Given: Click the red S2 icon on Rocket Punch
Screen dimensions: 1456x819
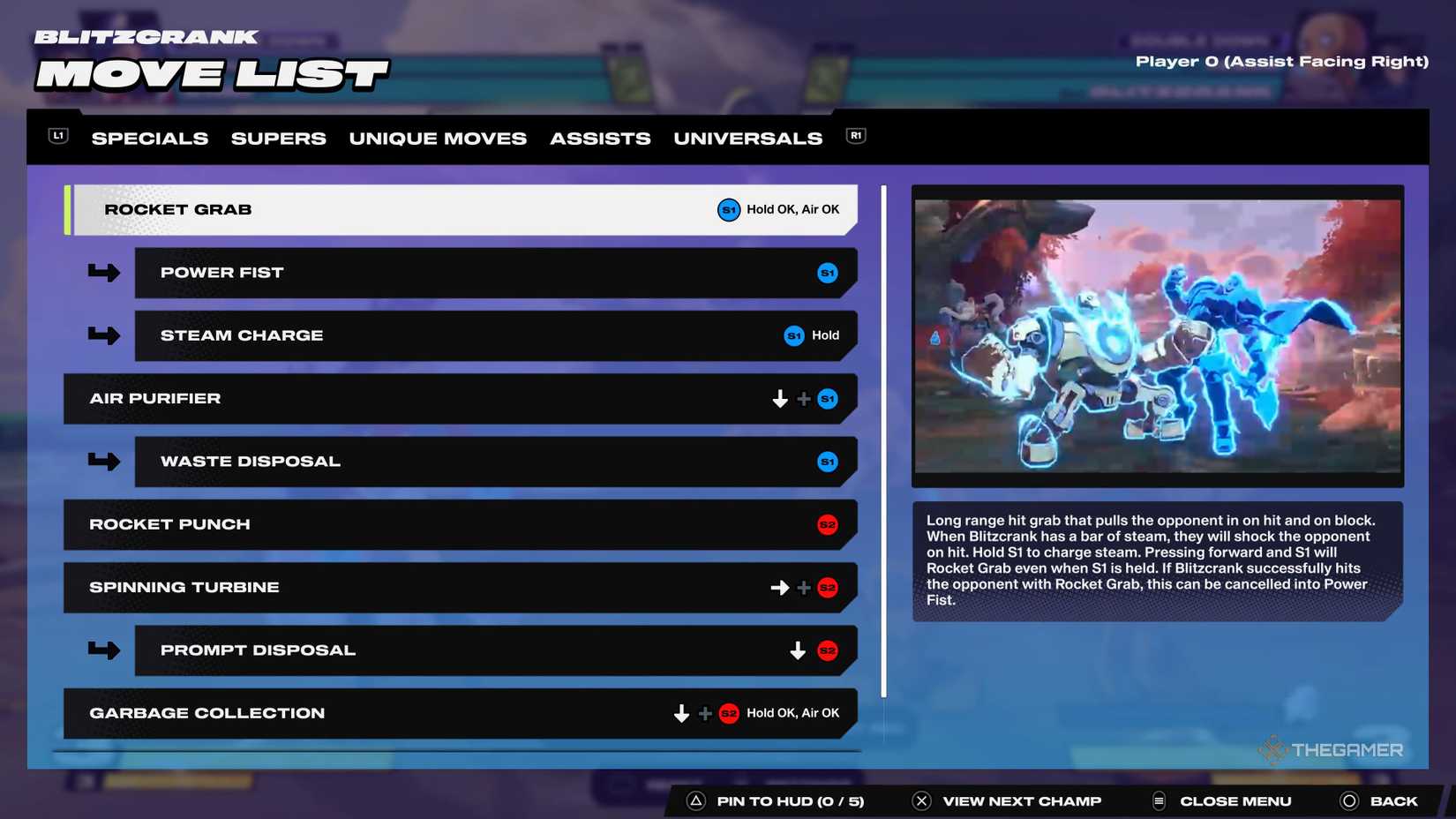Looking at the screenshot, I should coord(828,524).
